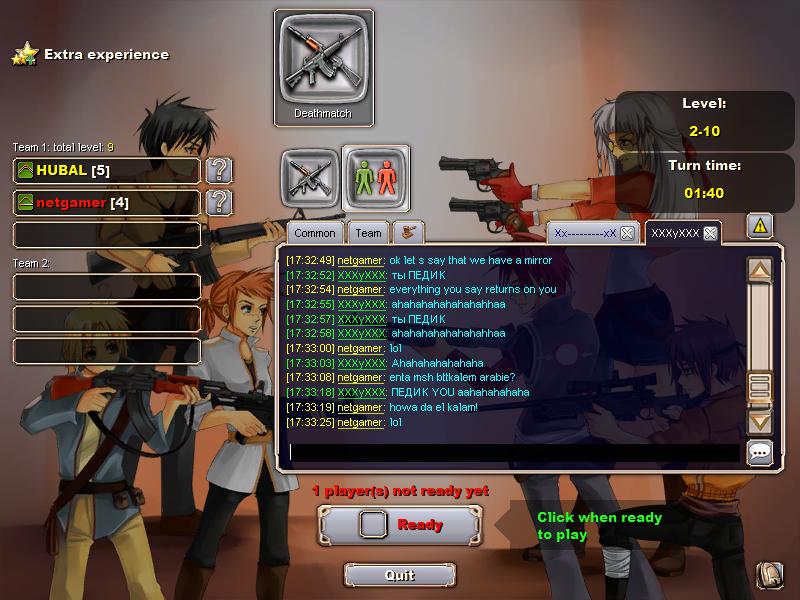The image size is (800, 600).
Task: Close the XXXyXXX chat tab
Action: (710, 233)
